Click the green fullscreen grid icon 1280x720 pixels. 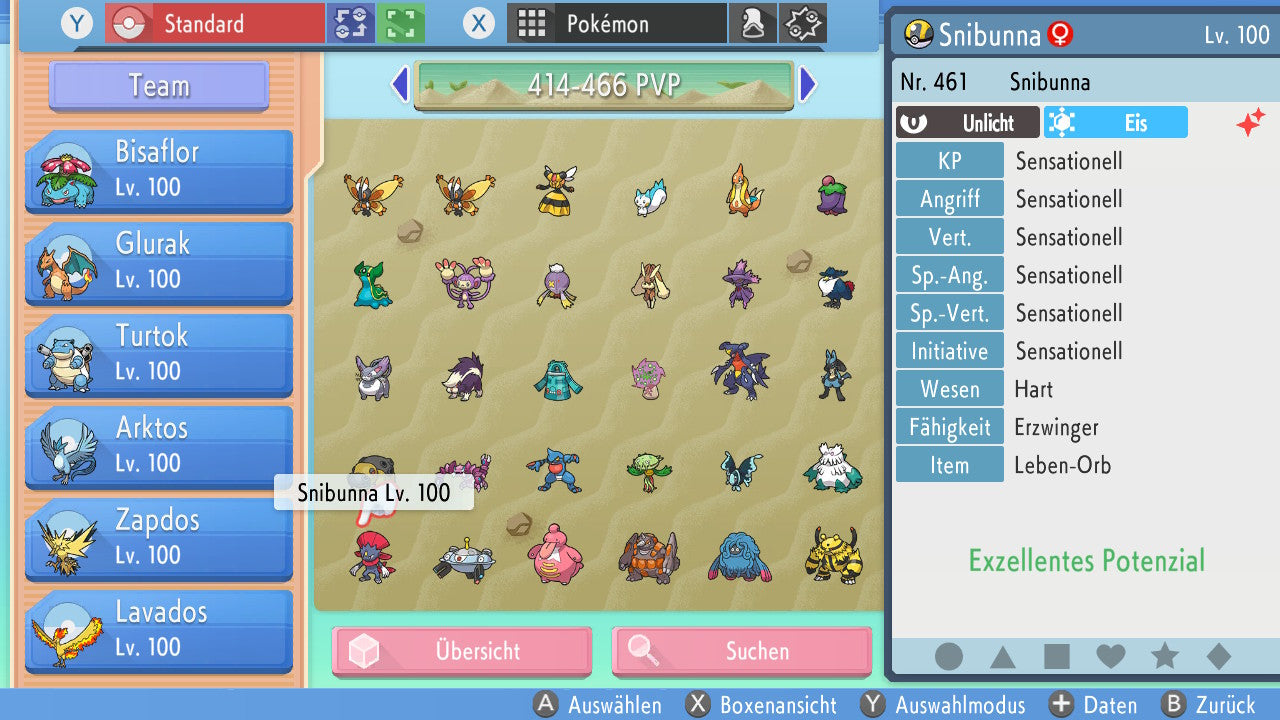point(399,22)
